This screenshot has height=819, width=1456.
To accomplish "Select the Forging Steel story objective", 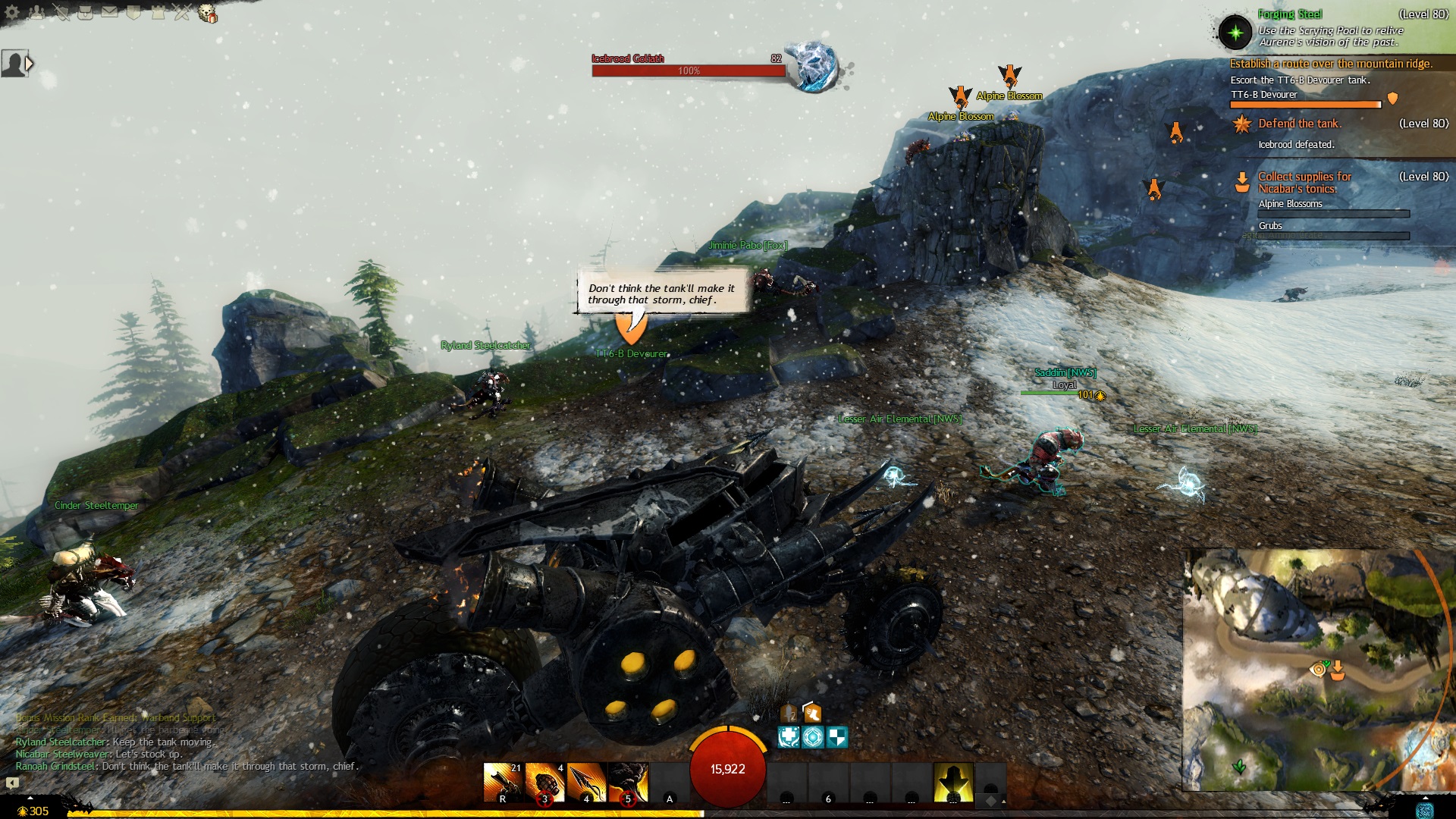I will tap(1289, 14).
